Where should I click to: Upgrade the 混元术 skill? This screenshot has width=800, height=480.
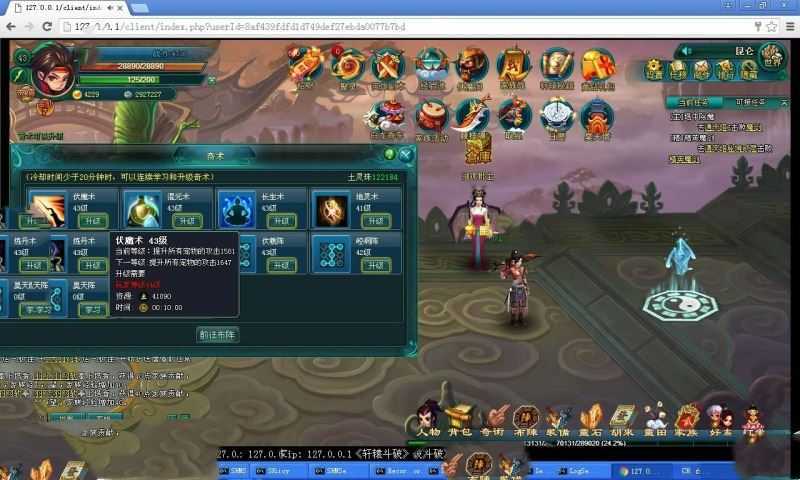[186, 221]
